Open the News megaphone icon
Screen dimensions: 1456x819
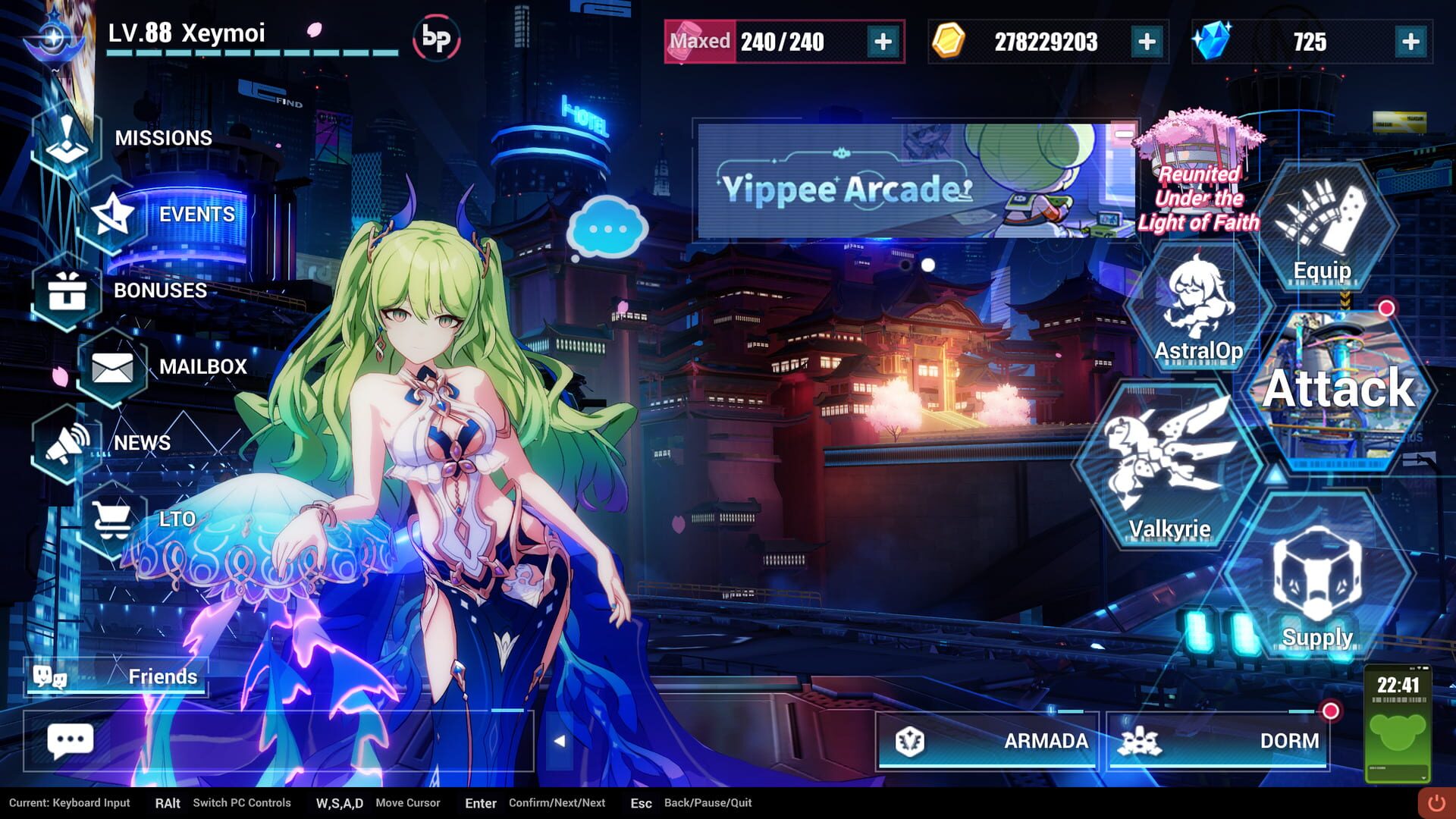[68, 442]
